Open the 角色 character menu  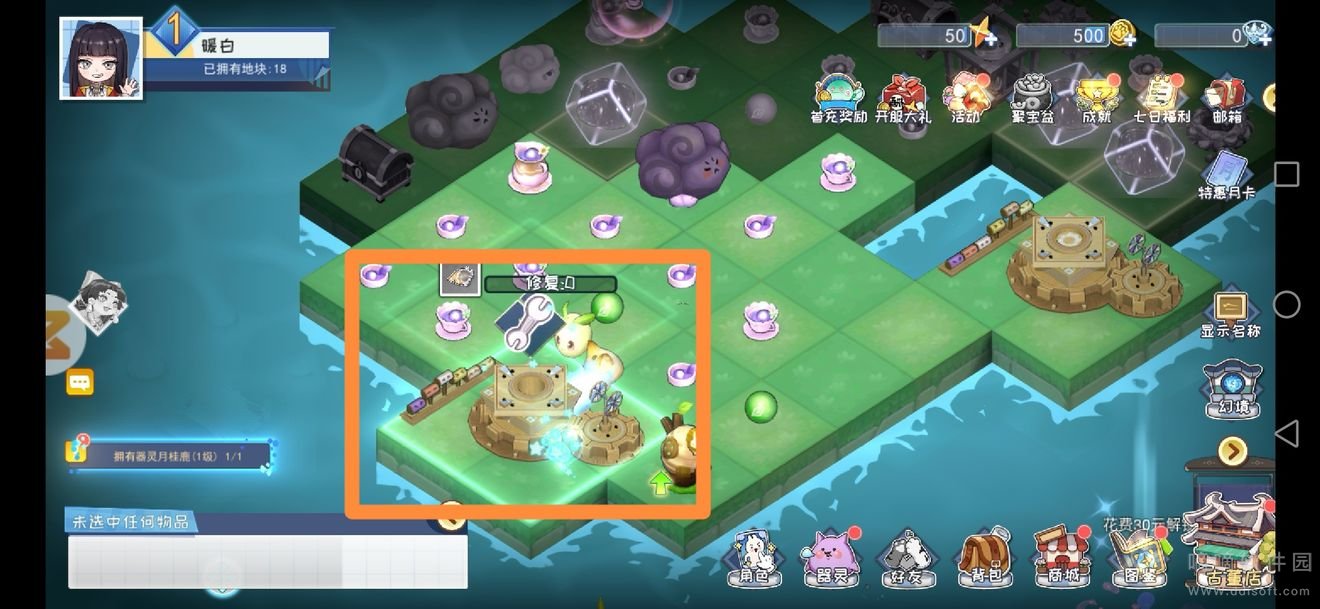752,558
